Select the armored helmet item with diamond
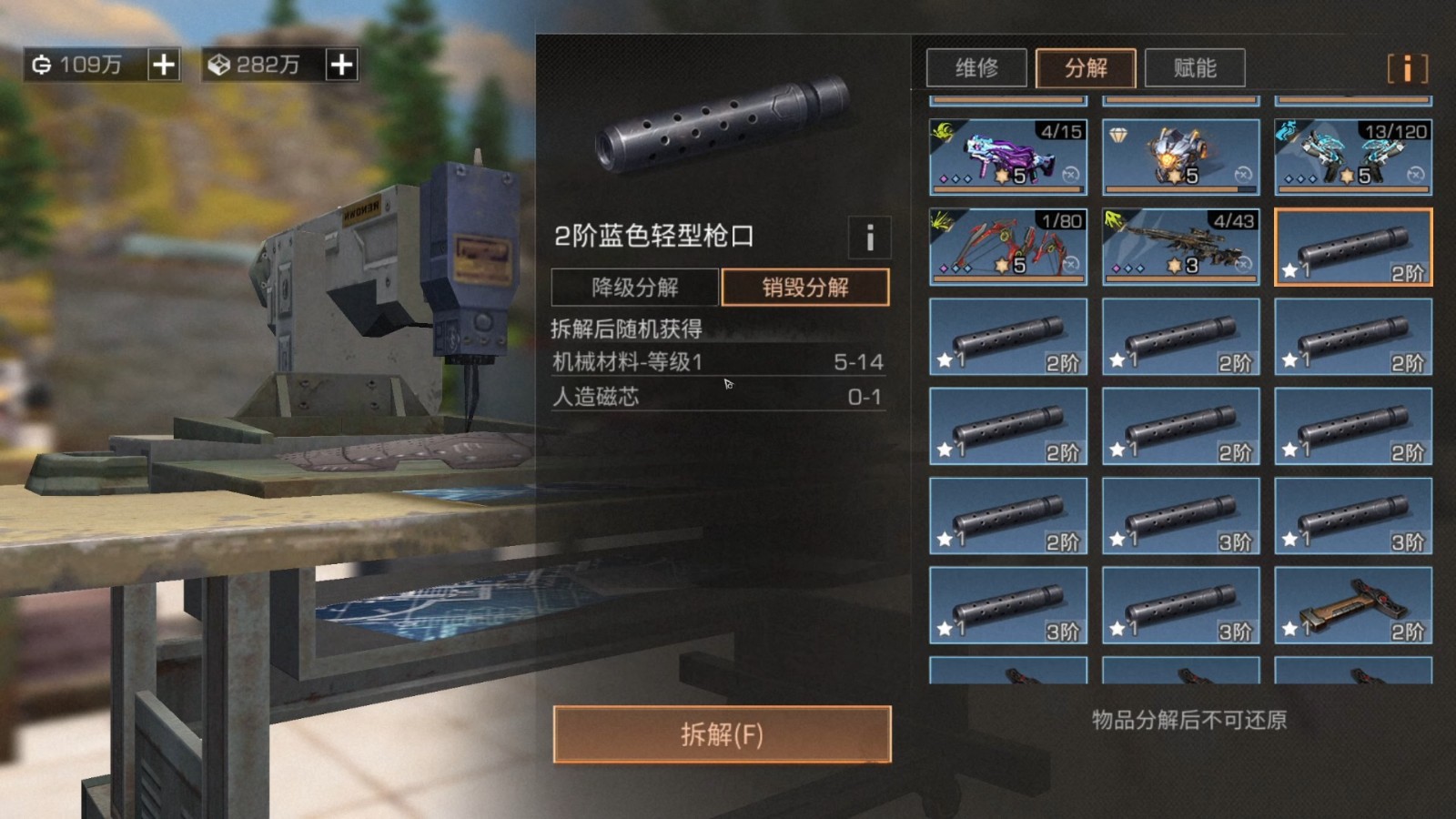1456x819 pixels. [1181, 157]
